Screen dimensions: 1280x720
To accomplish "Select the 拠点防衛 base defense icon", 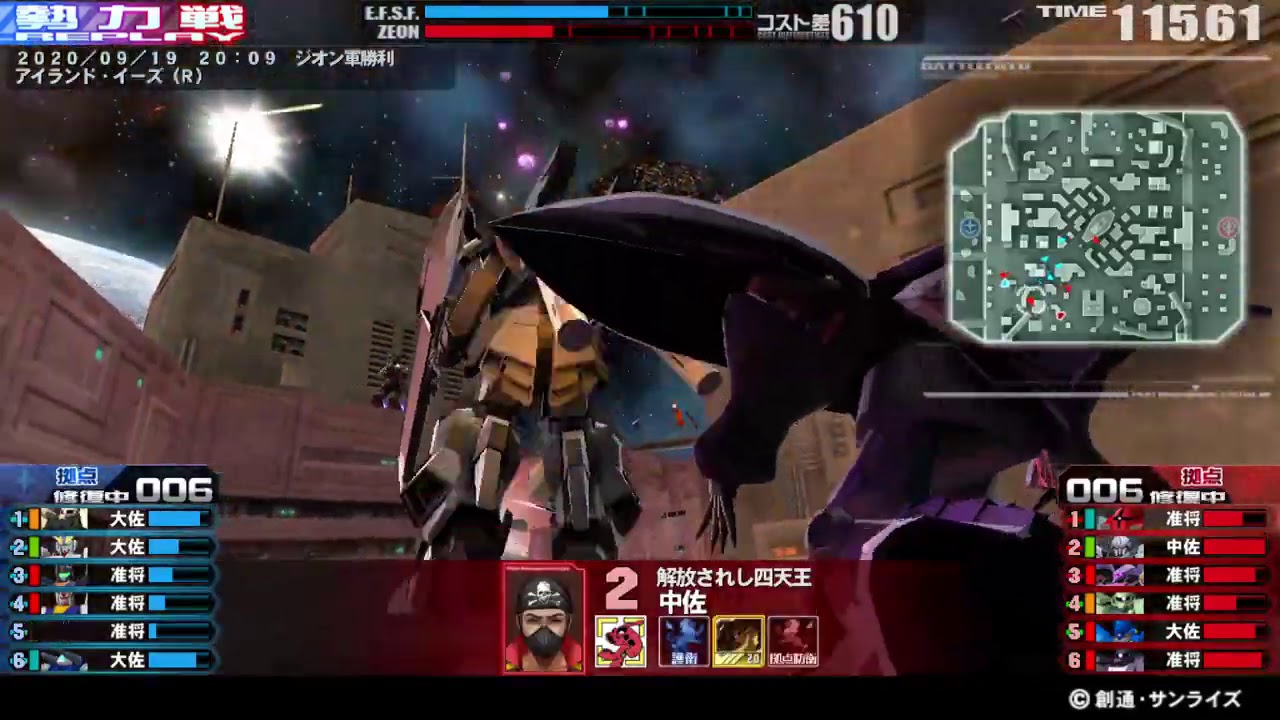I will [x=793, y=641].
